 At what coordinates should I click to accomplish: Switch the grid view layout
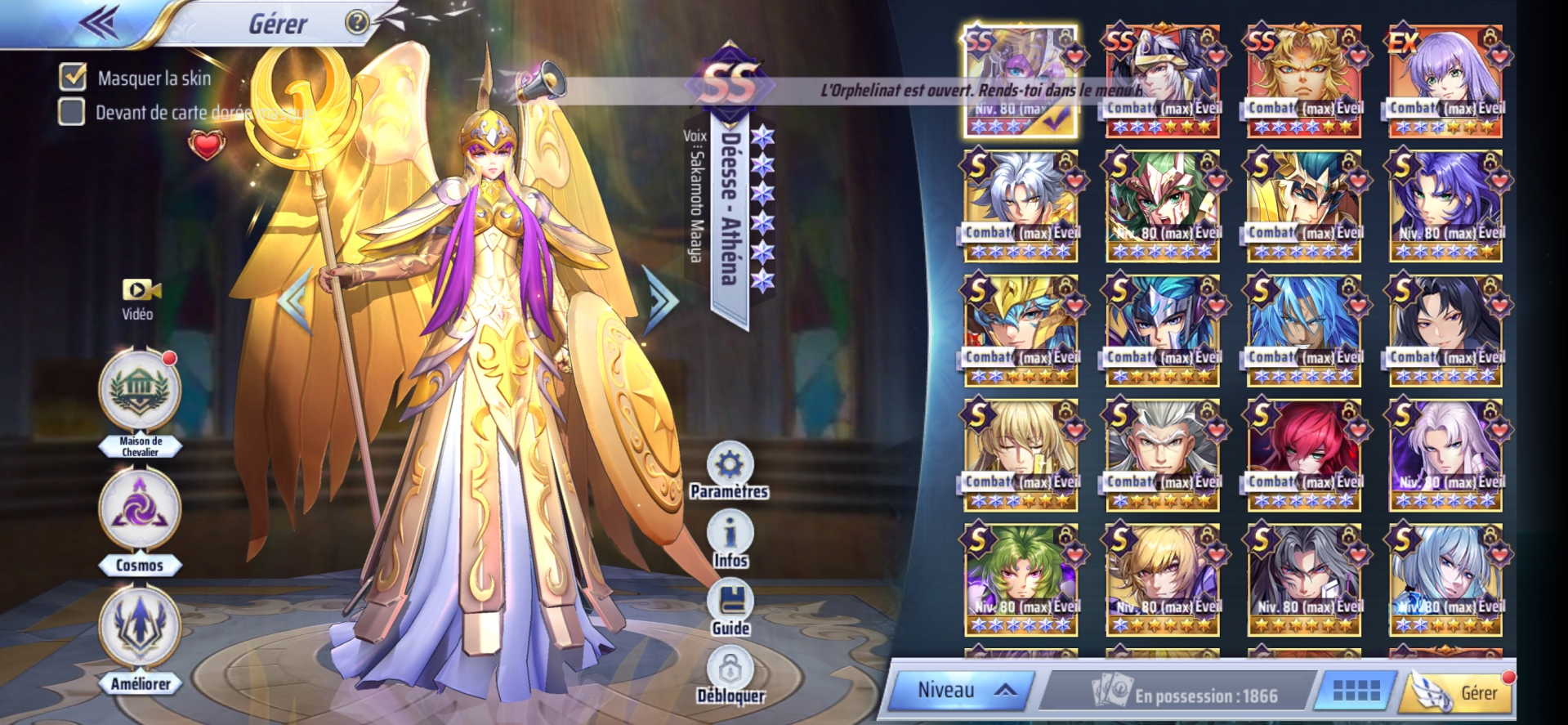pos(1356,691)
